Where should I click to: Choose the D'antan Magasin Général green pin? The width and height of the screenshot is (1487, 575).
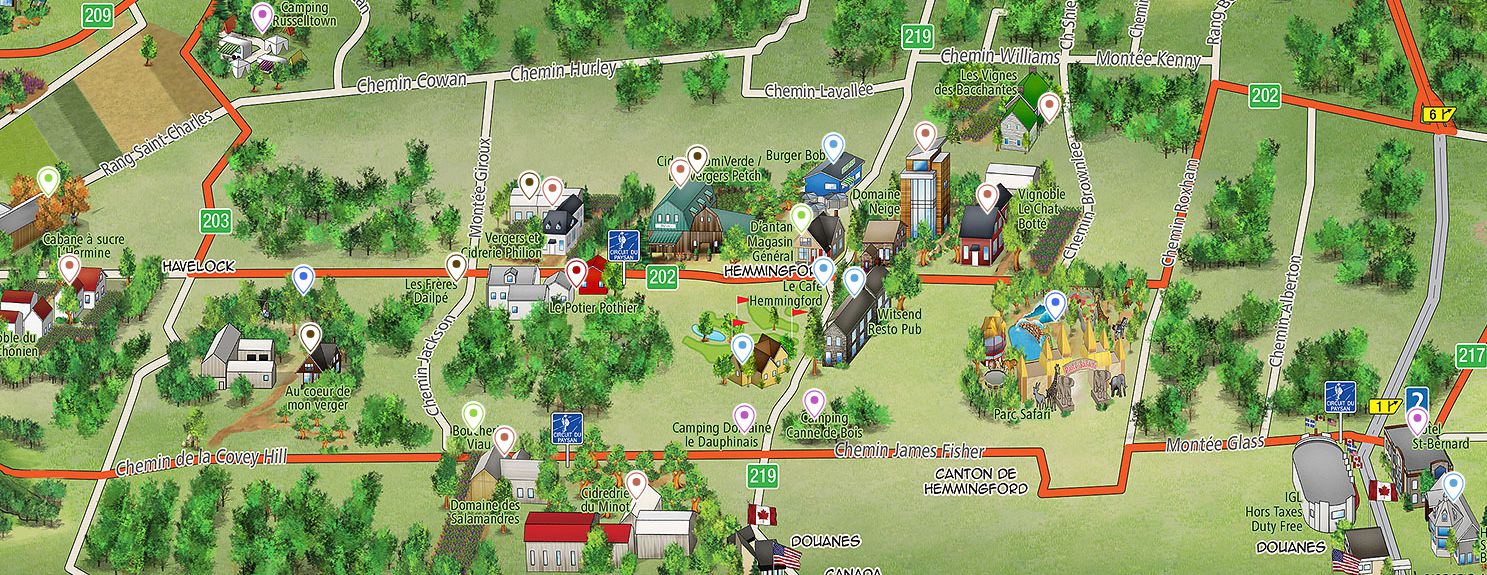pyautogui.click(x=802, y=216)
